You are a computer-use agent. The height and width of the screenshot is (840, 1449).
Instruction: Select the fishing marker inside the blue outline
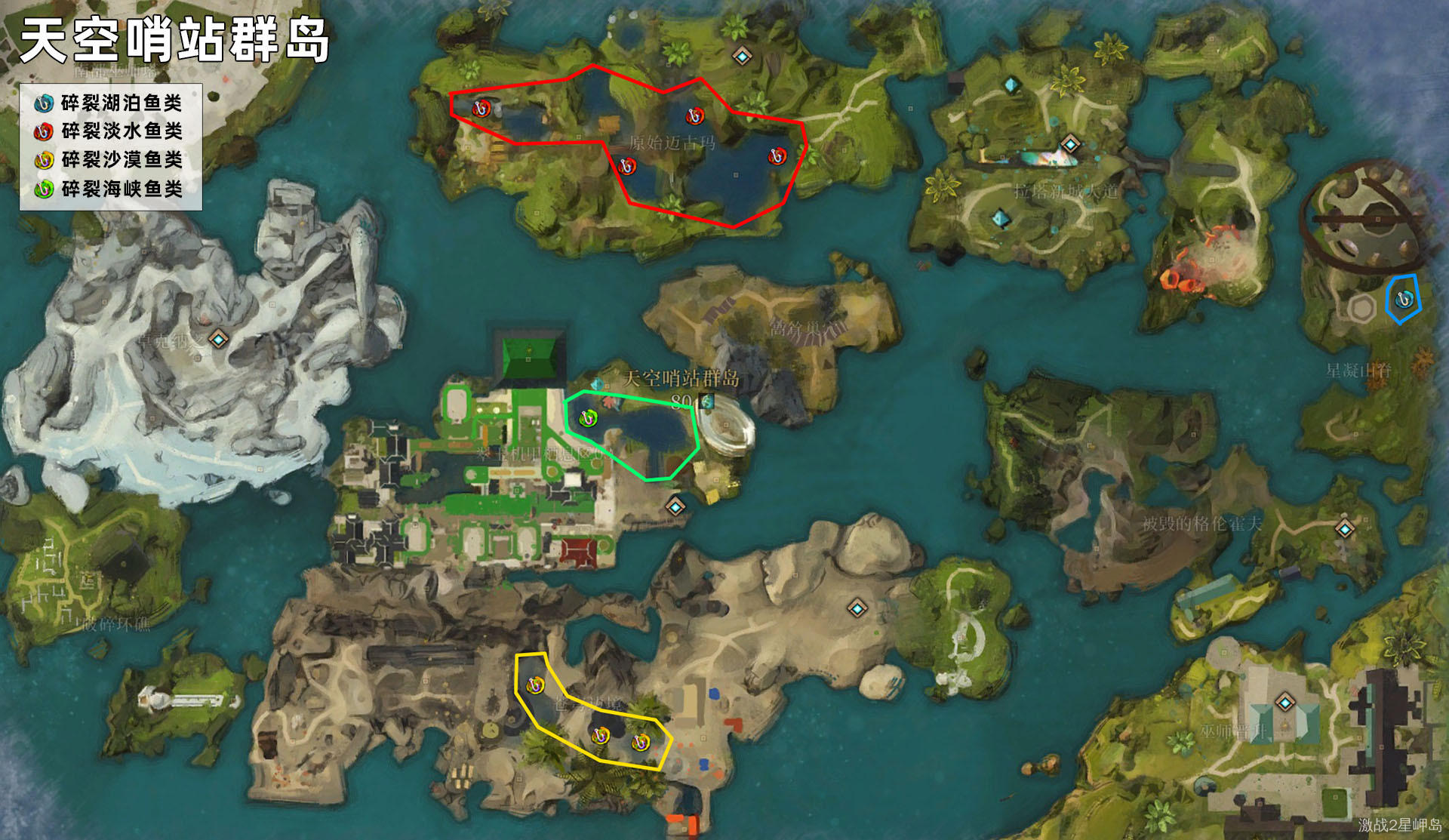pos(1404,300)
